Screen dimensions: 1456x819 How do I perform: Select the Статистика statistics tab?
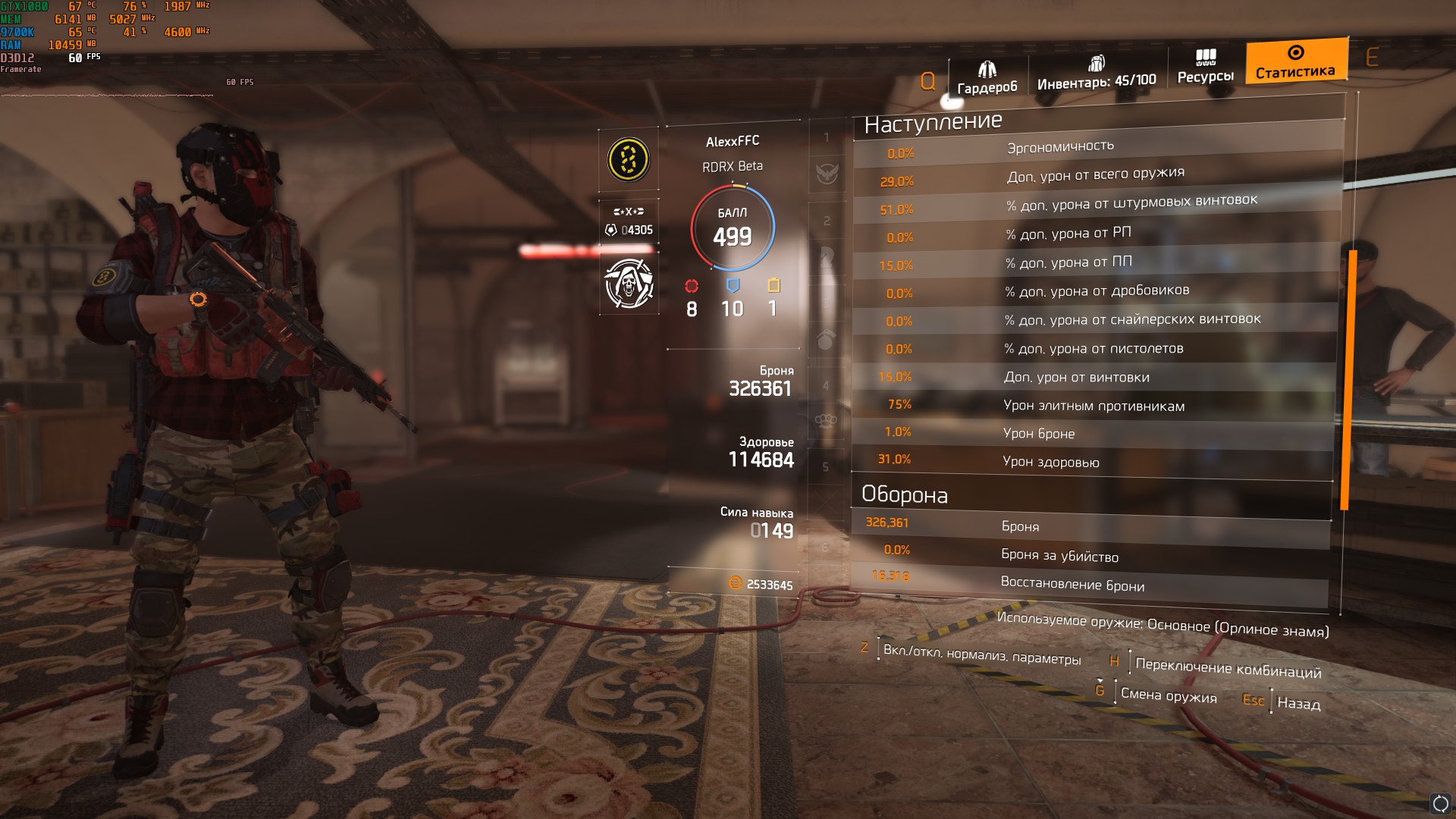pos(1295,61)
